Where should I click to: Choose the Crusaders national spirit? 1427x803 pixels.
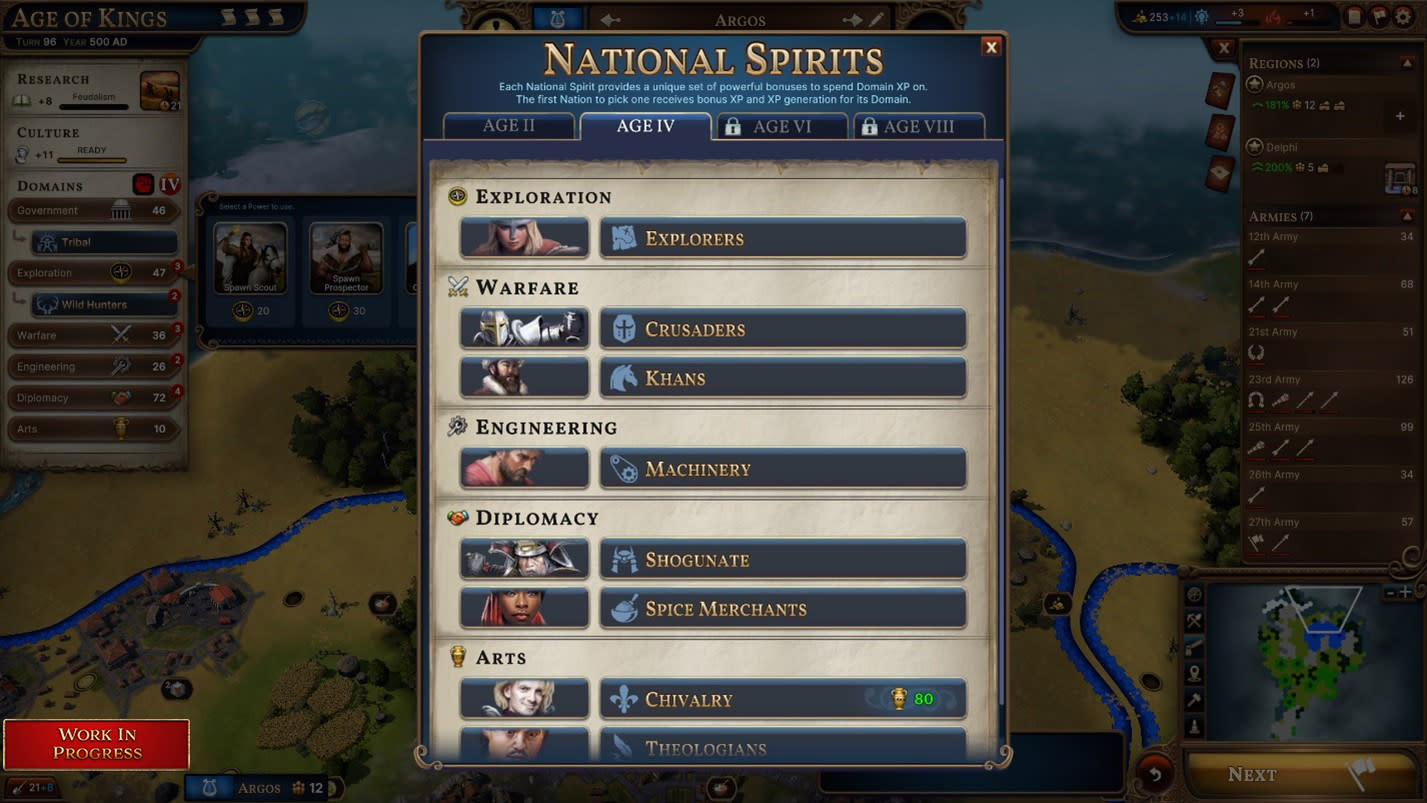click(x=782, y=329)
